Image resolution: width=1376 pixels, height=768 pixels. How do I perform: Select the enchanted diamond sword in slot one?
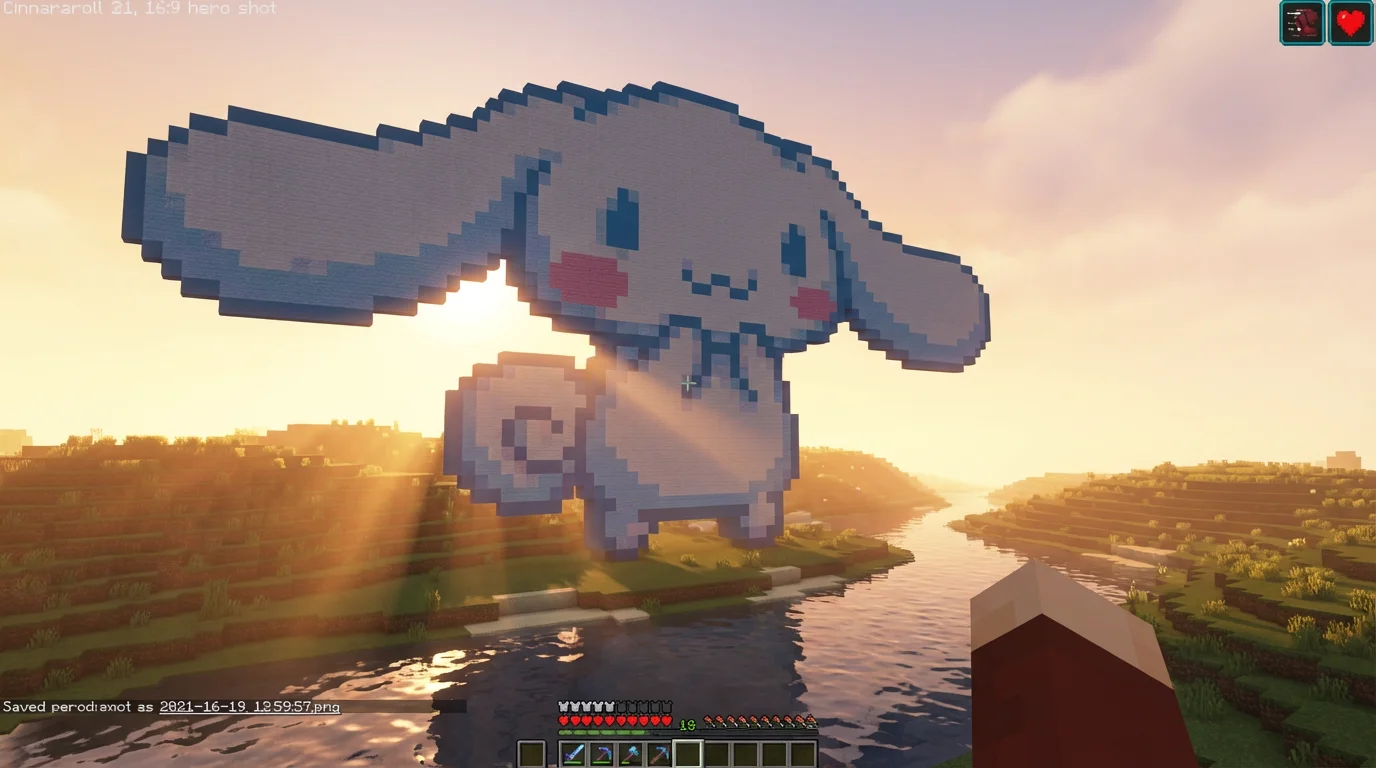[x=573, y=753]
